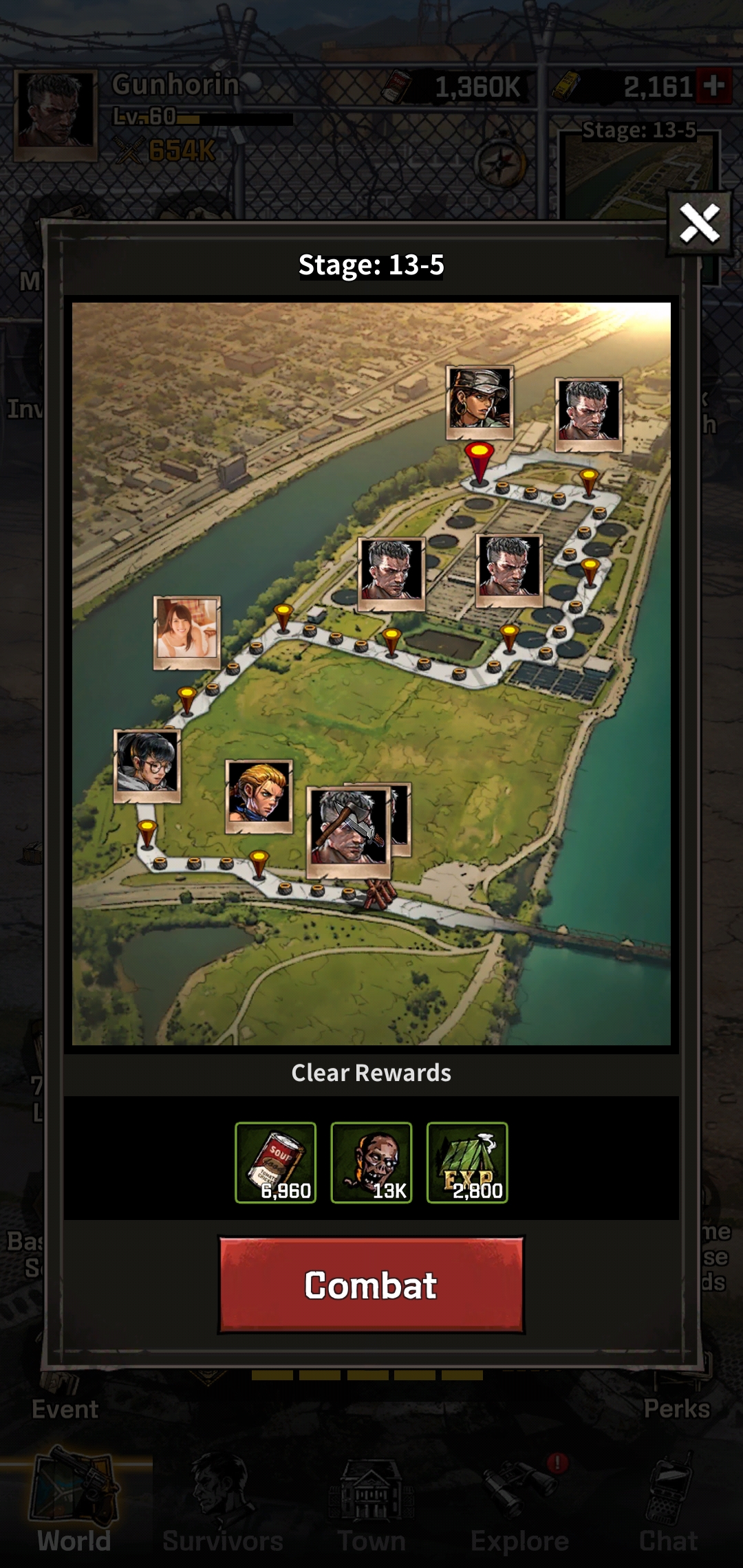Inspect the EXP tent reward icon
Screen dimensions: 743x1568
[x=467, y=1162]
